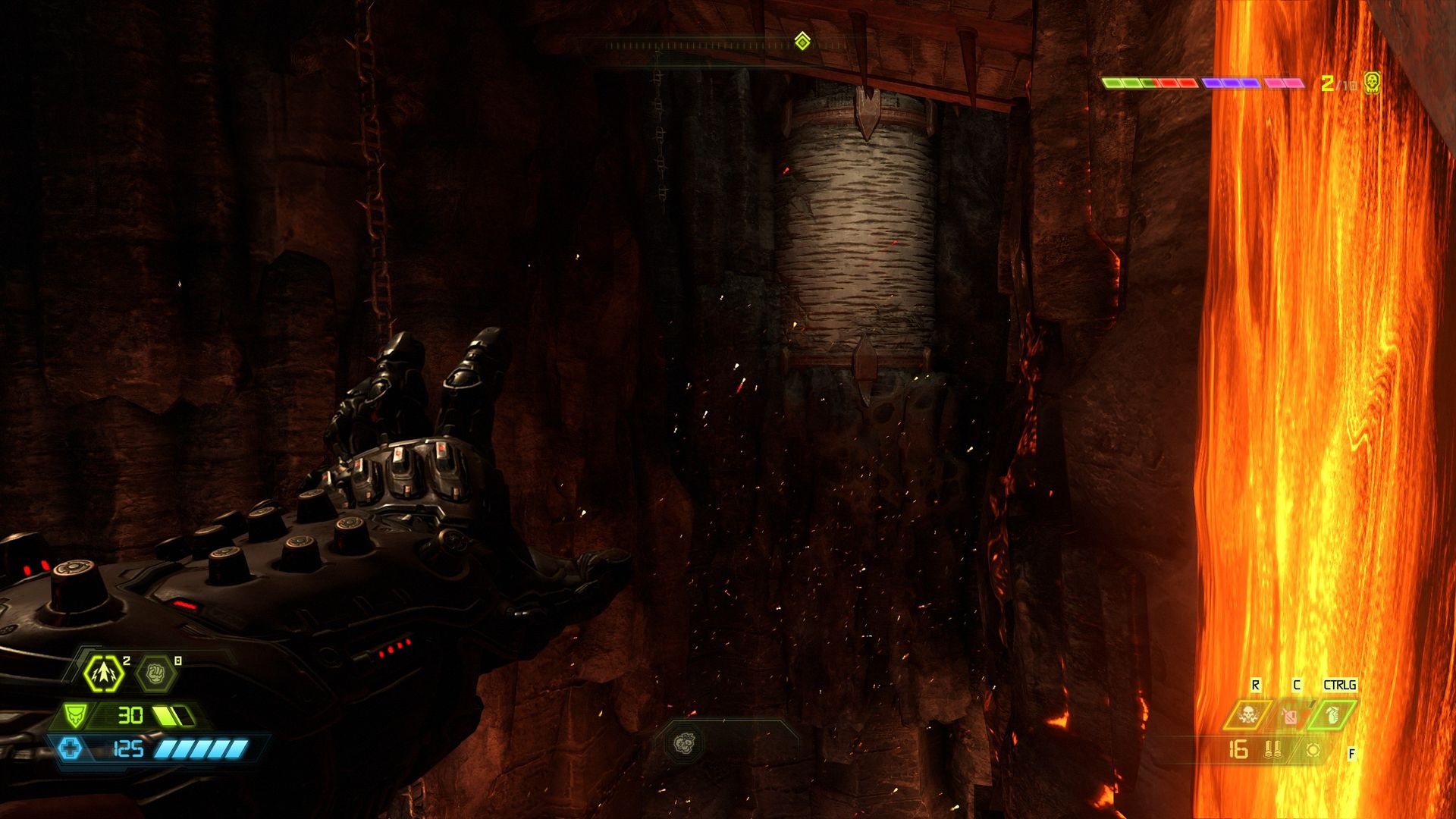Click the blue health cross icon
This screenshot has height=819, width=1456.
tap(71, 749)
